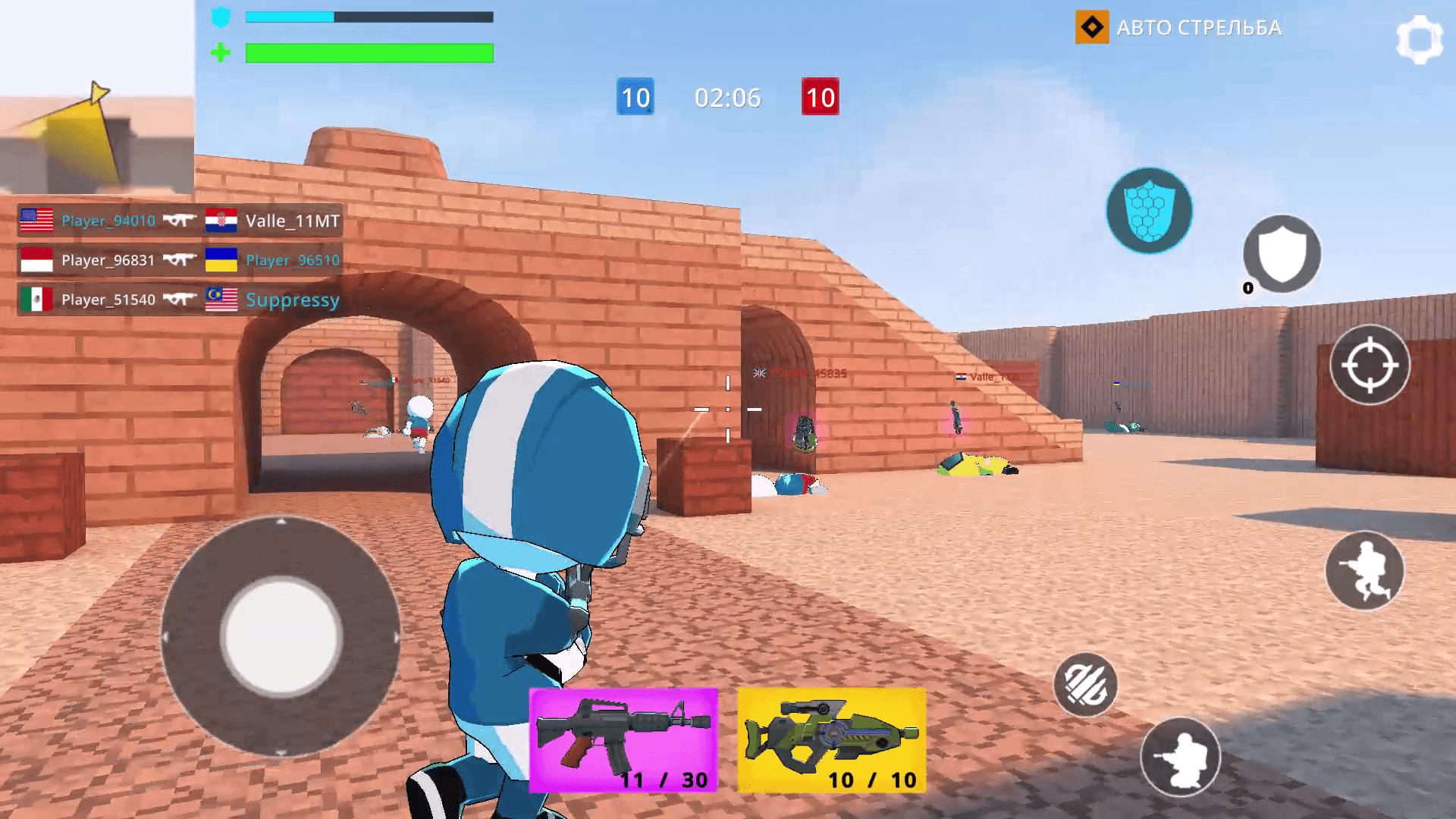Tap the green health bar

(x=367, y=52)
